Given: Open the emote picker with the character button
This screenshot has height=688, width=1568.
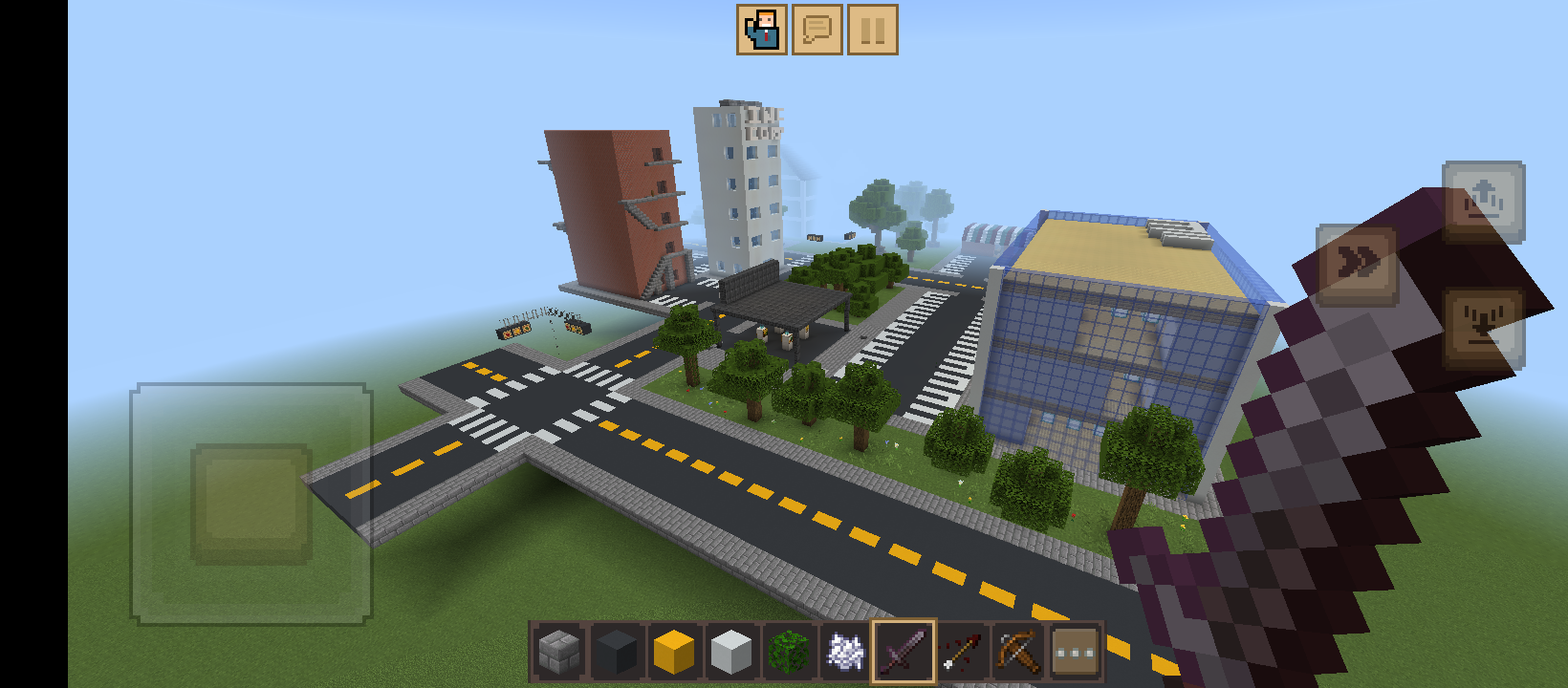Looking at the screenshot, I should pos(761,30).
